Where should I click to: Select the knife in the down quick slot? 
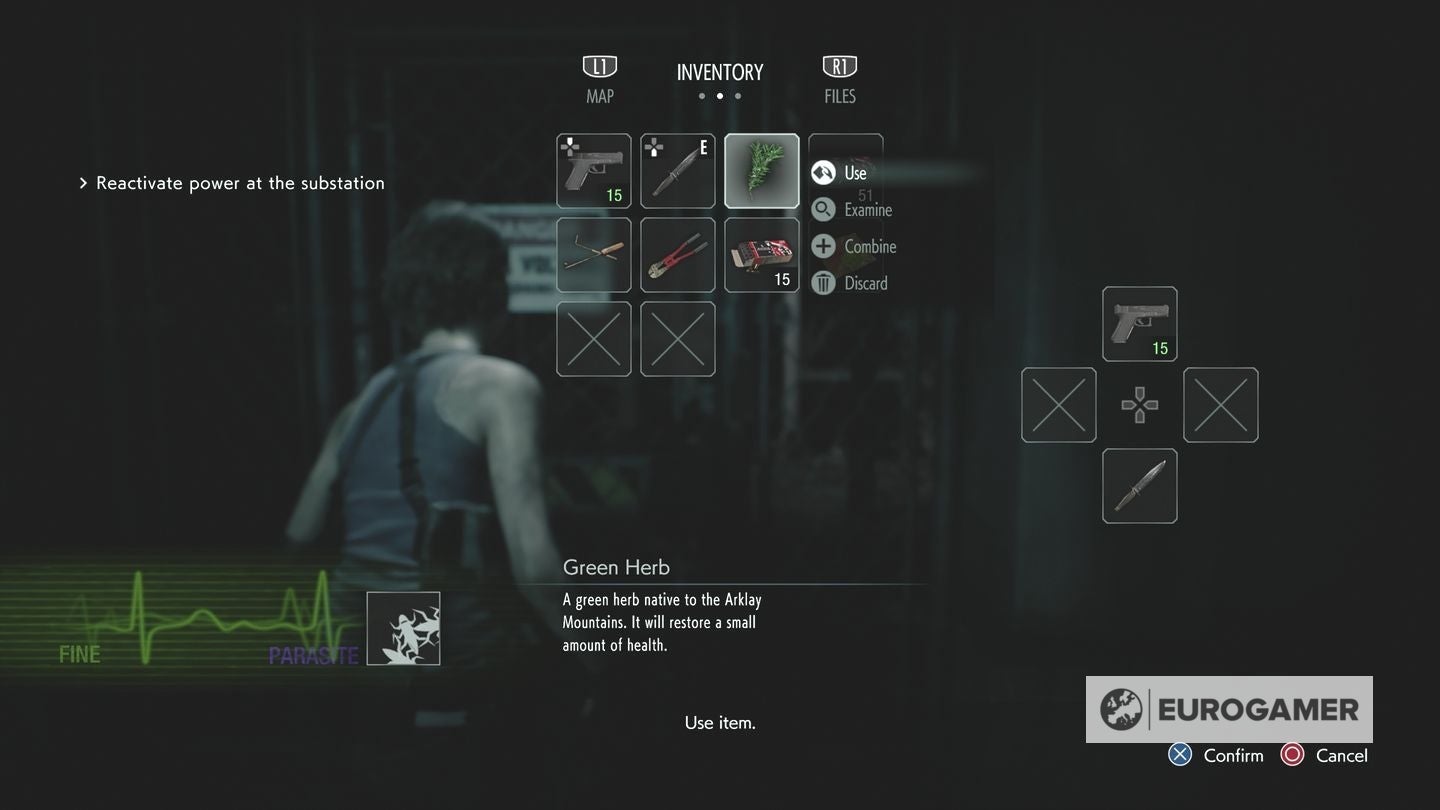click(1139, 486)
